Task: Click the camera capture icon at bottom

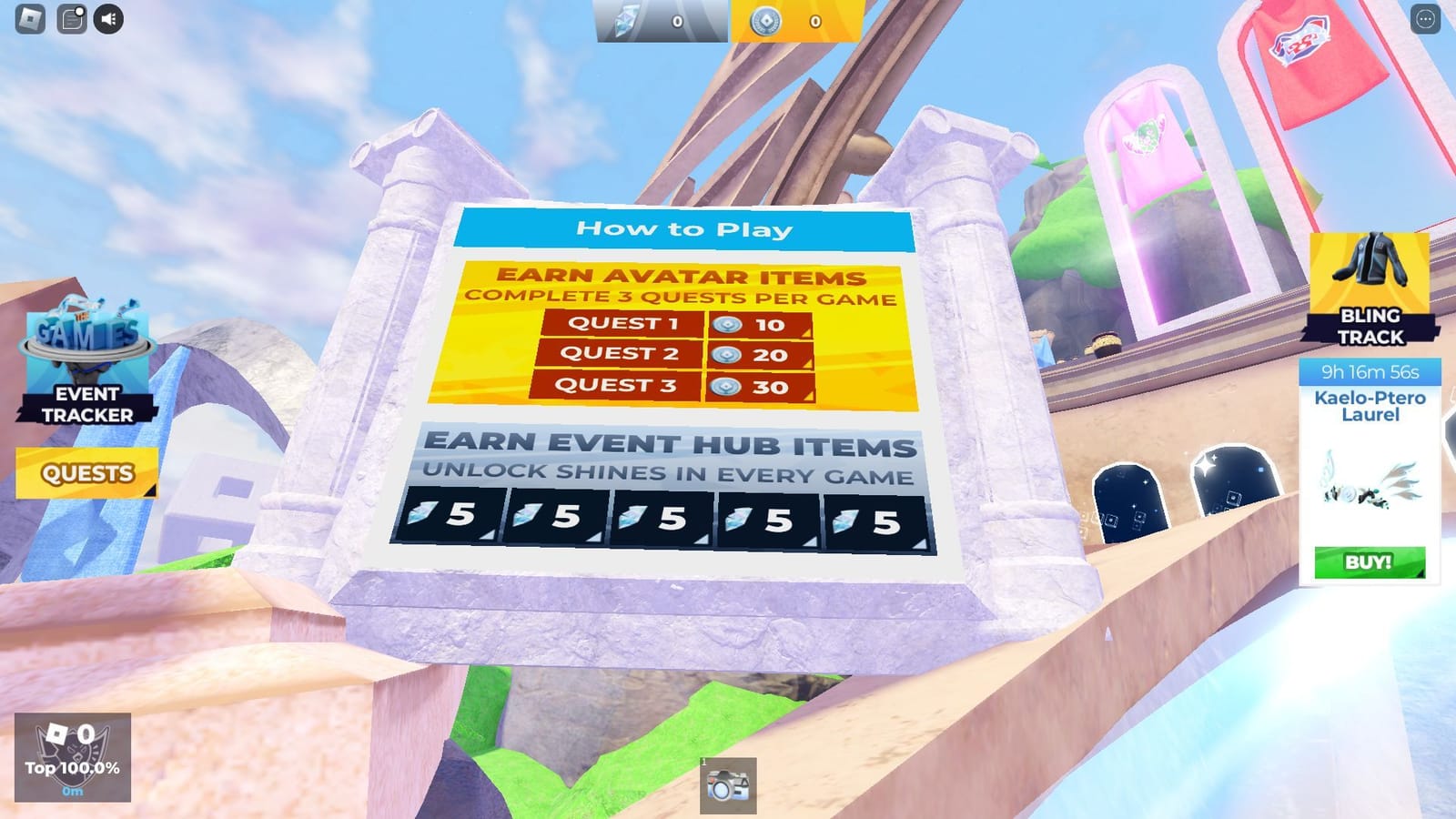Action: pyautogui.click(x=728, y=784)
